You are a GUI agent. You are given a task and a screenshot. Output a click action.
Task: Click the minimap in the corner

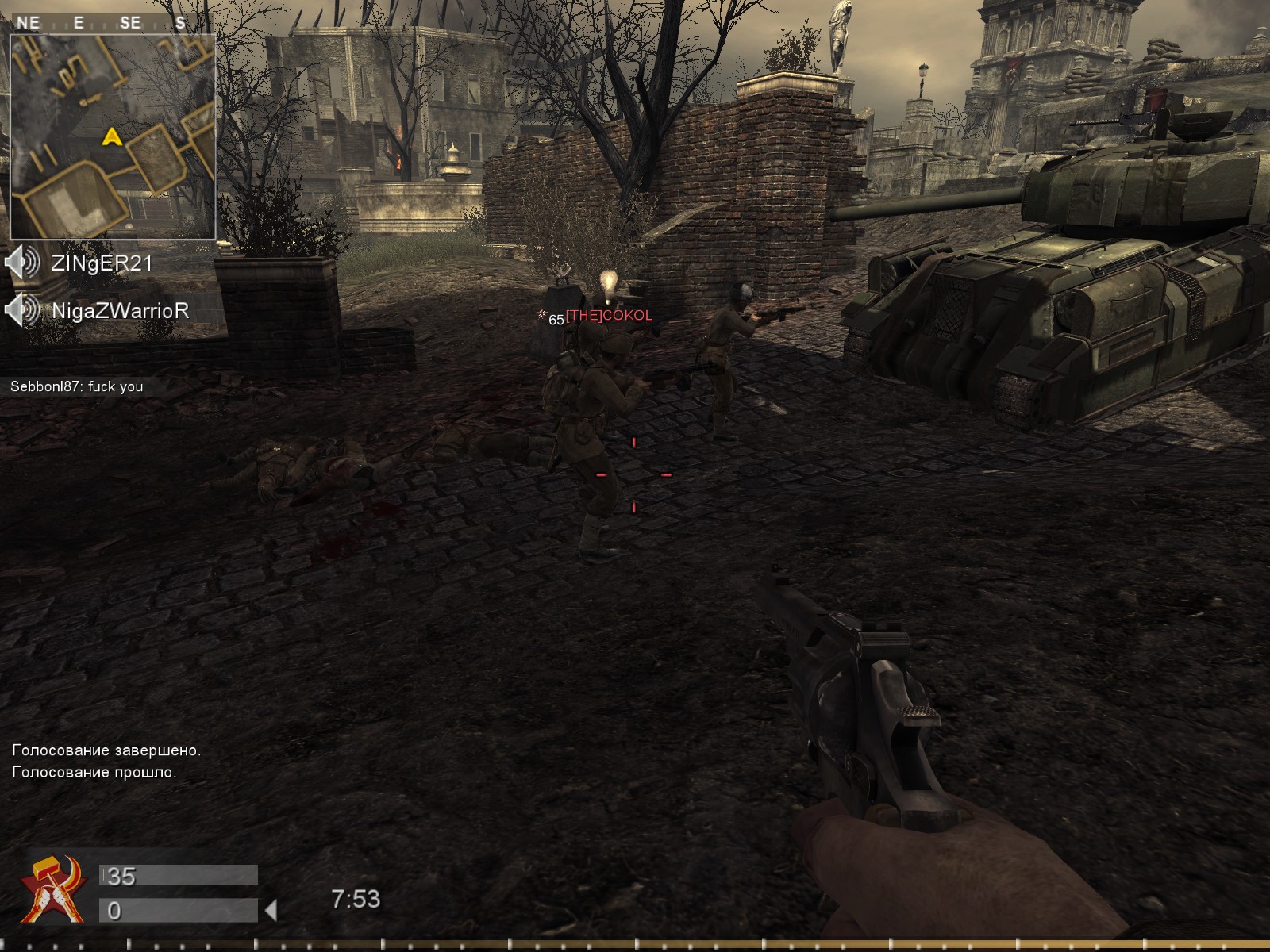(x=113, y=135)
